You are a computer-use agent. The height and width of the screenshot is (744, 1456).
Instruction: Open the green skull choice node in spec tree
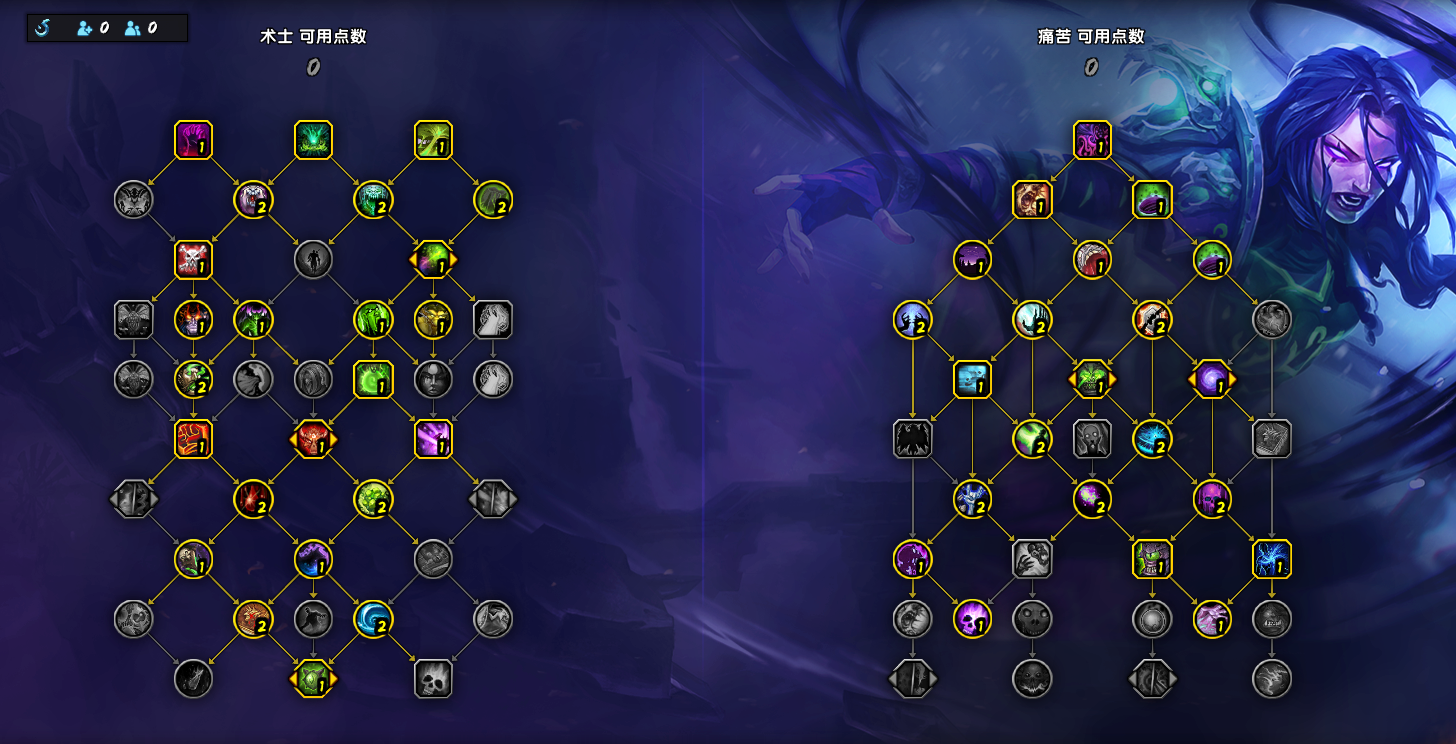coord(1090,381)
